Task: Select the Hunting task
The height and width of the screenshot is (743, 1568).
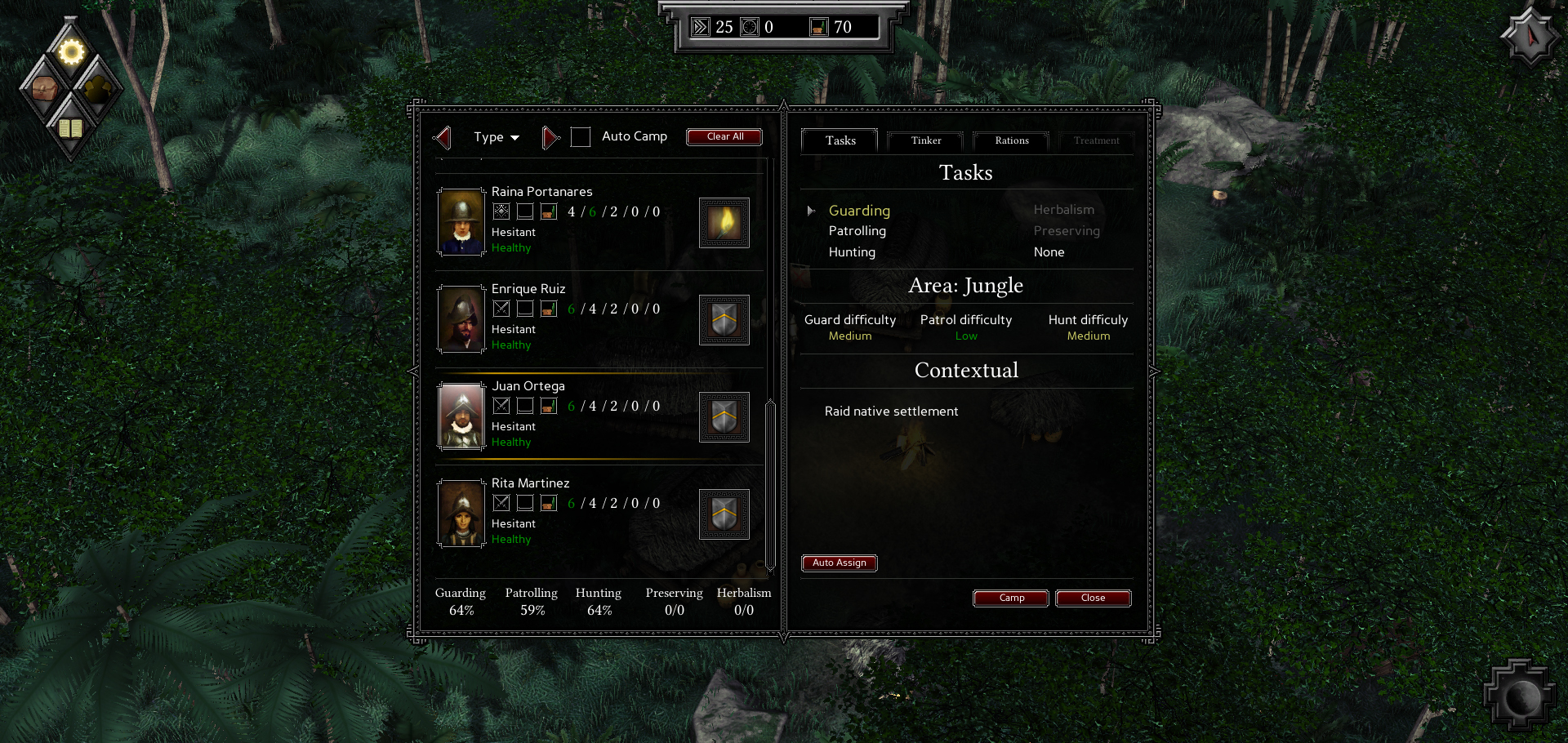Action: 852,252
